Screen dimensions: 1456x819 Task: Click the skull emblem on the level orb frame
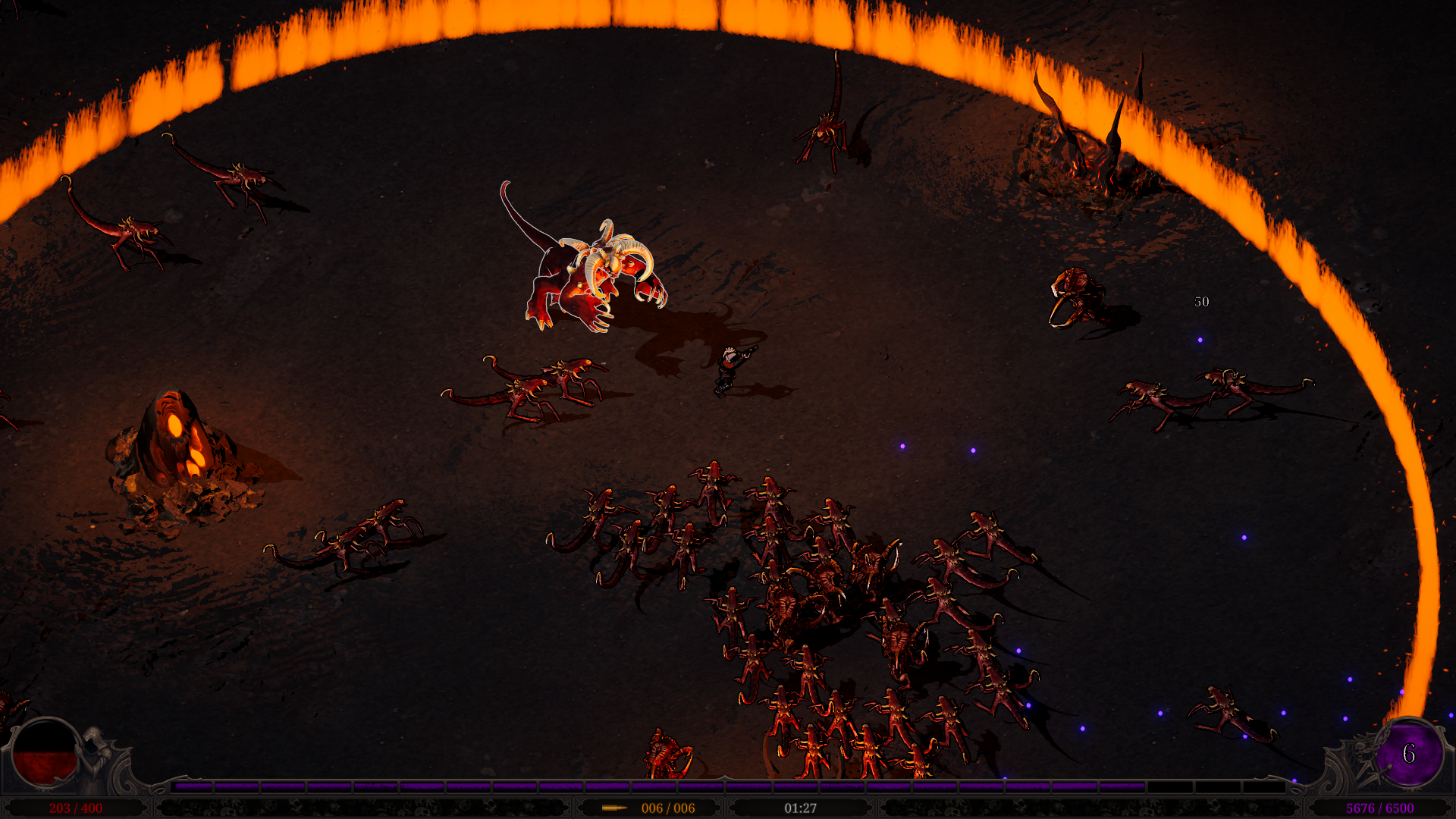(1360, 752)
